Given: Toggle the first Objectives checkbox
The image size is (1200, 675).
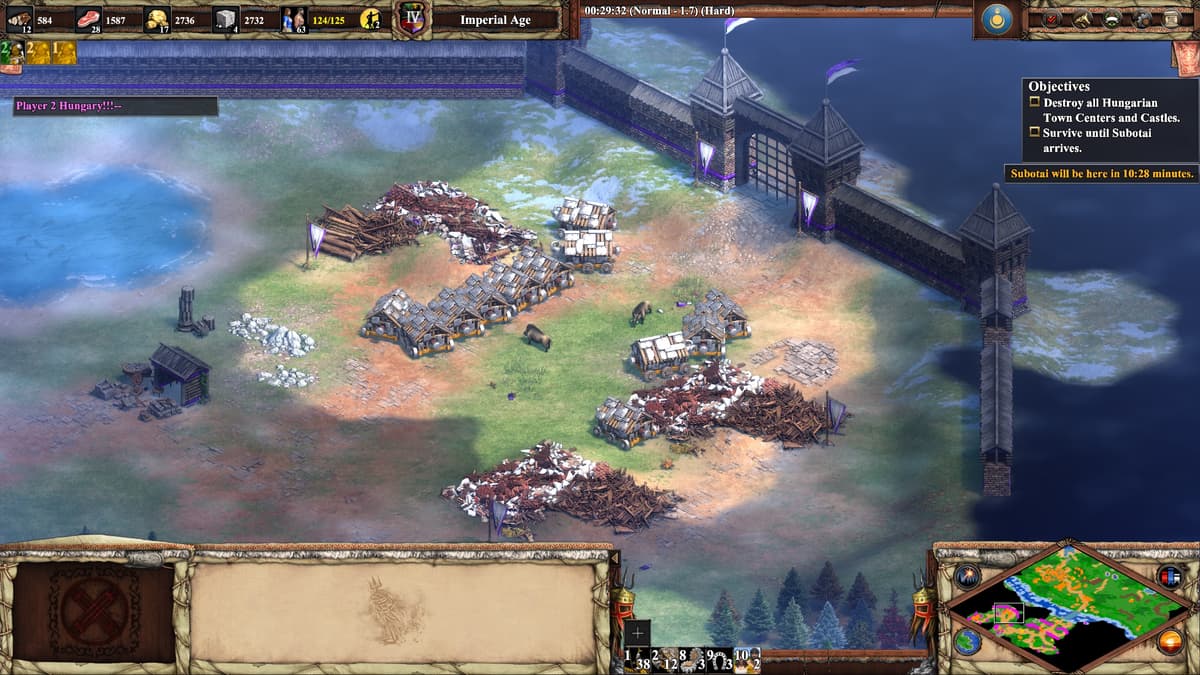Looking at the screenshot, I should coord(1035,102).
